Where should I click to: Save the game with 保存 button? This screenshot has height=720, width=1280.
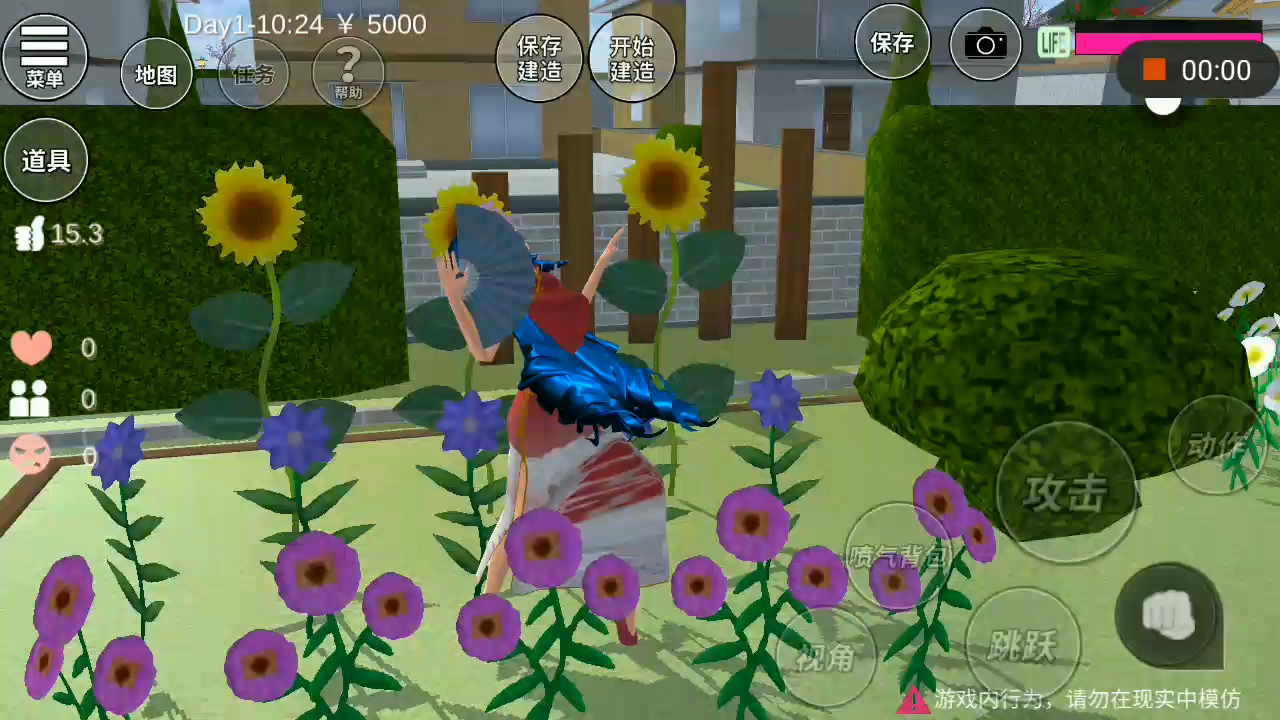point(892,42)
